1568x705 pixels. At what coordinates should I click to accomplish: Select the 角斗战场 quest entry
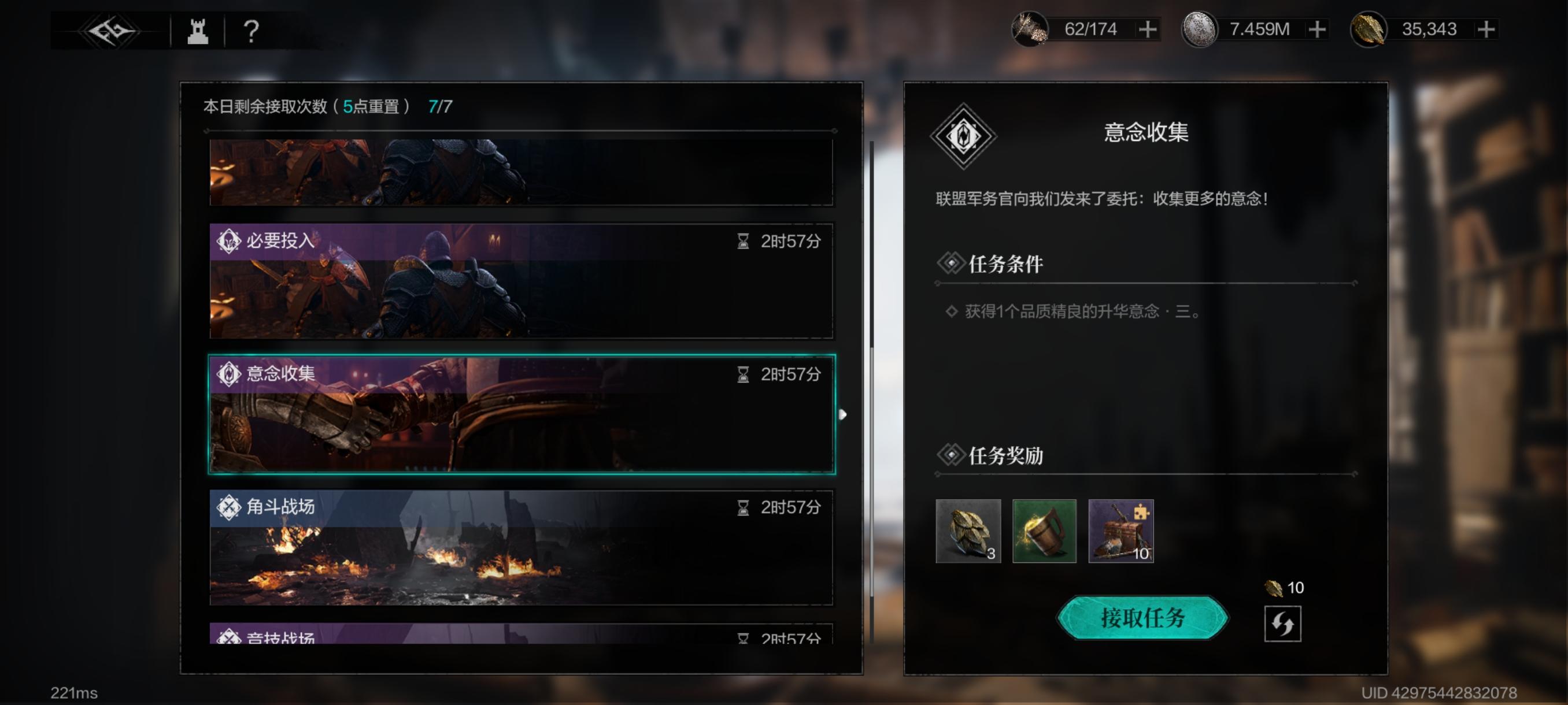[522, 547]
